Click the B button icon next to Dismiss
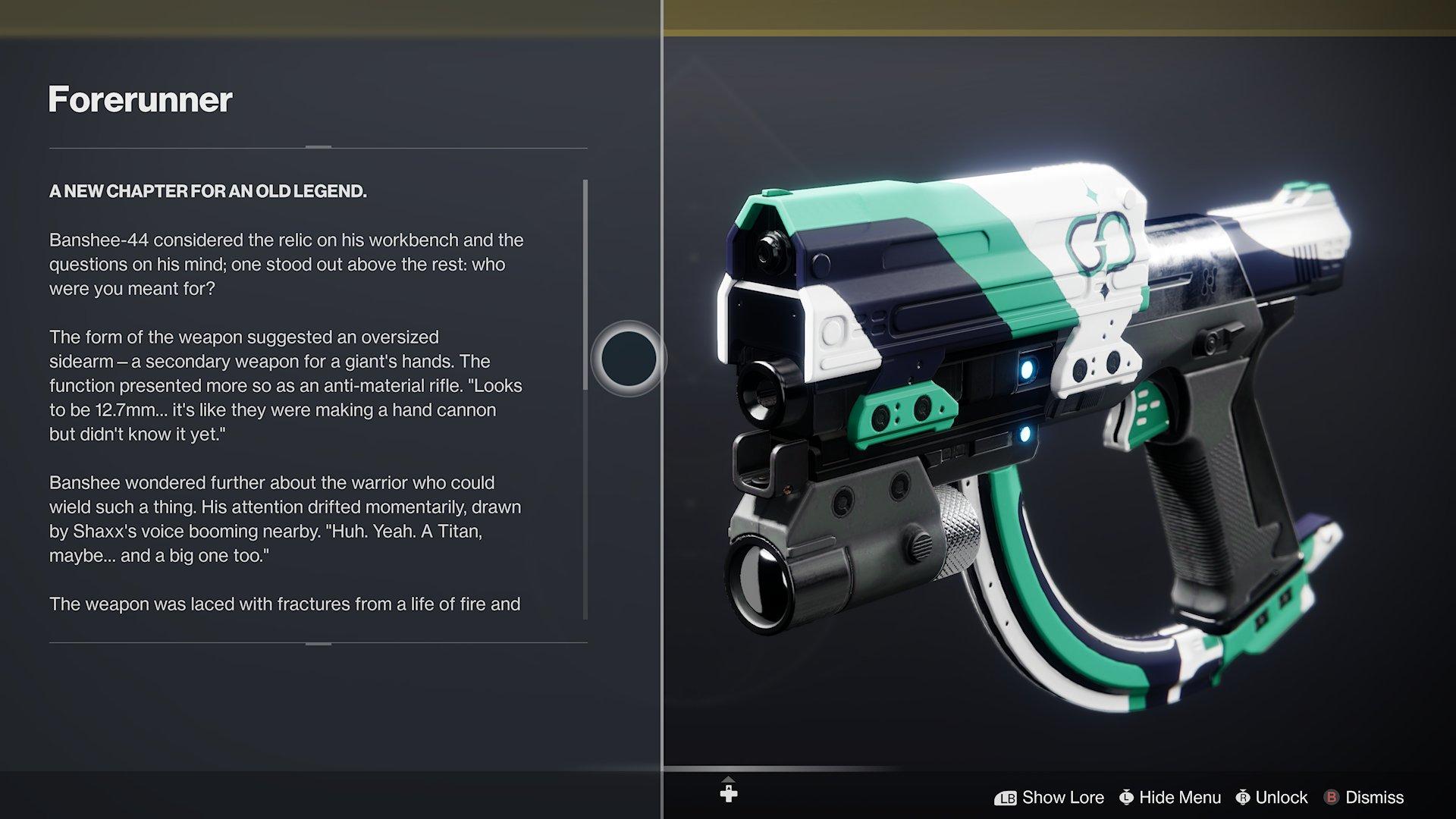The image size is (1456, 819). click(x=1332, y=797)
